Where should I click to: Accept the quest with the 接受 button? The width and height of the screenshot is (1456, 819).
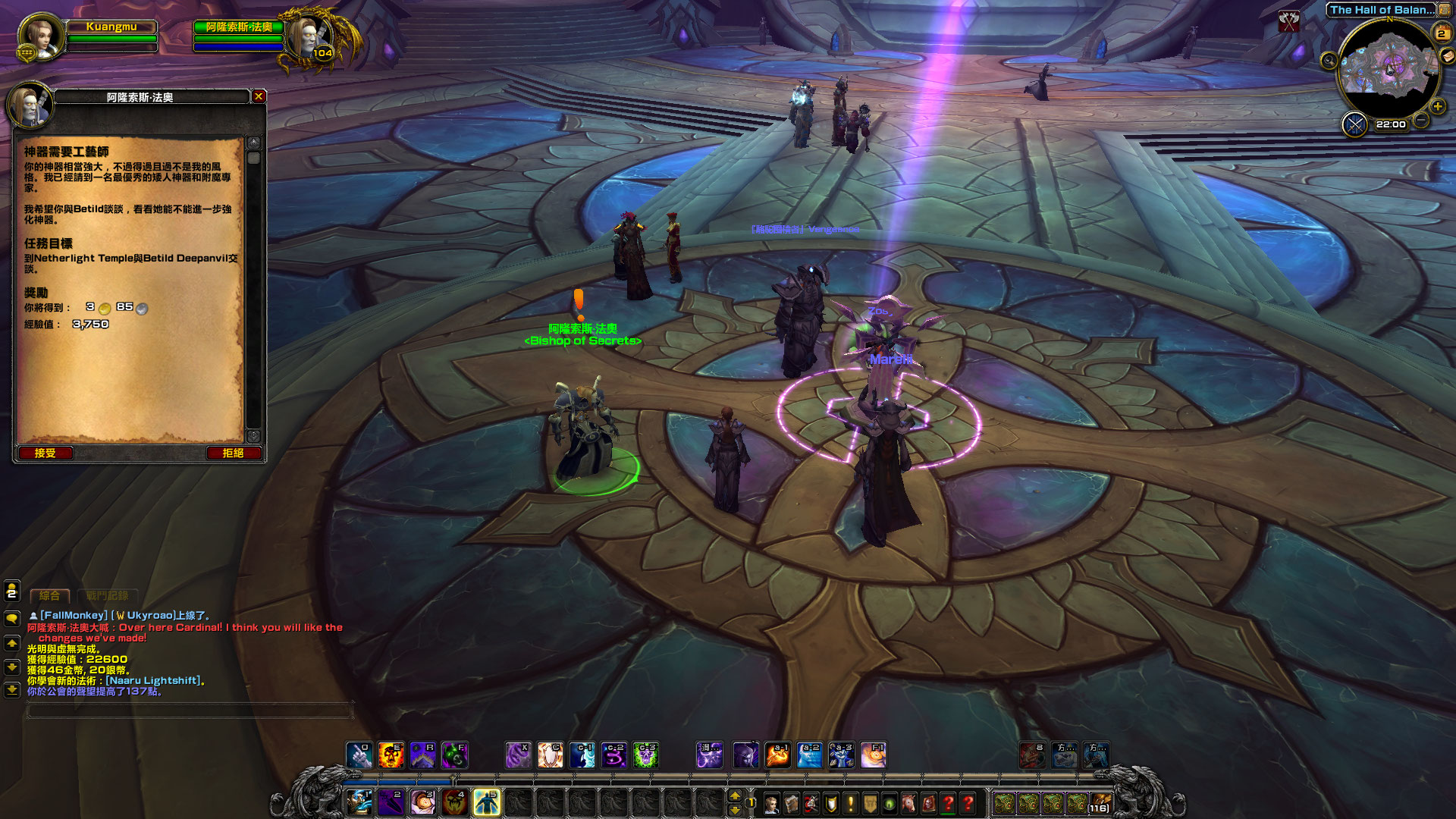coord(45,453)
